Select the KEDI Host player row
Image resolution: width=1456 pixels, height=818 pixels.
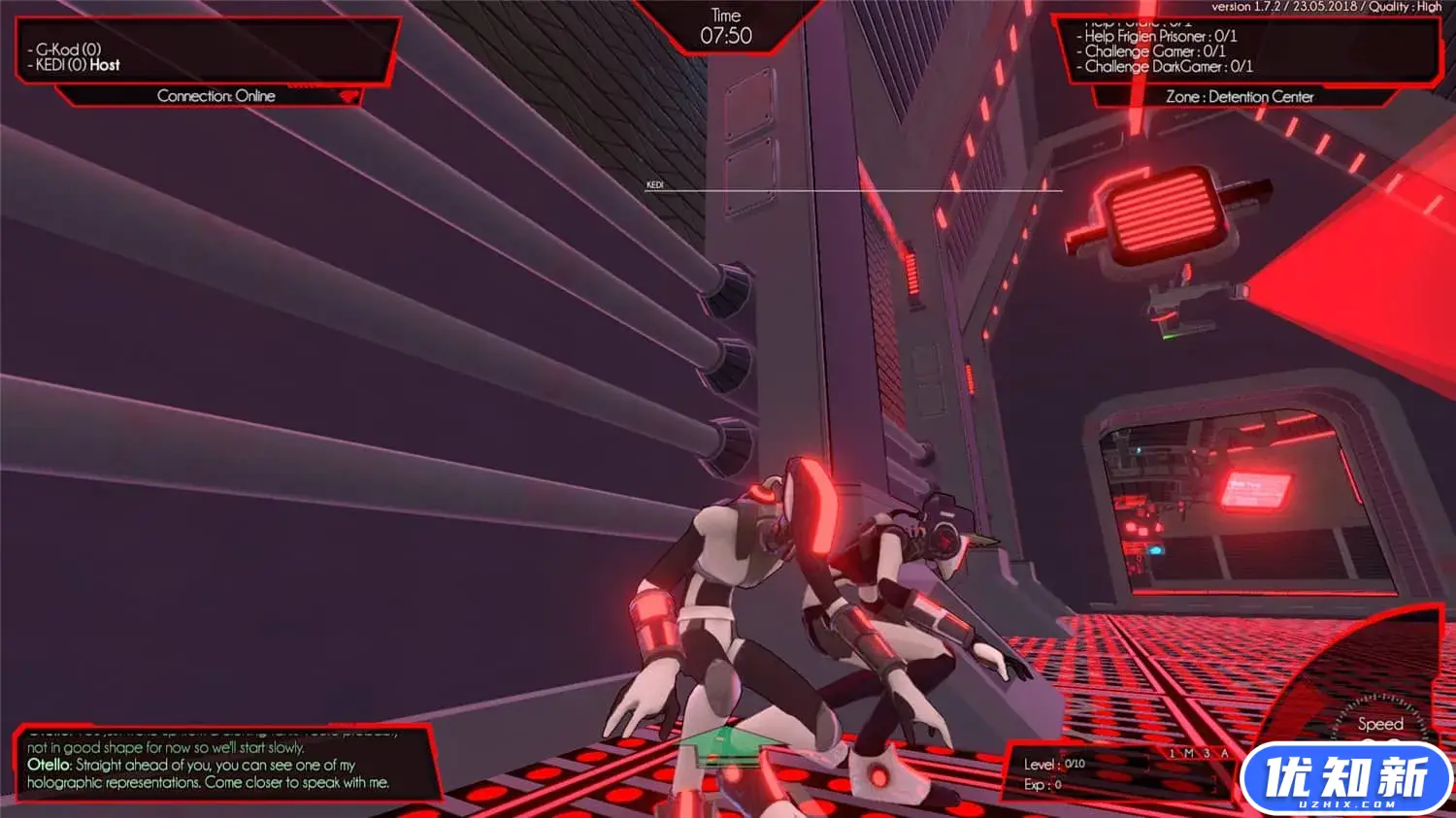(x=78, y=65)
